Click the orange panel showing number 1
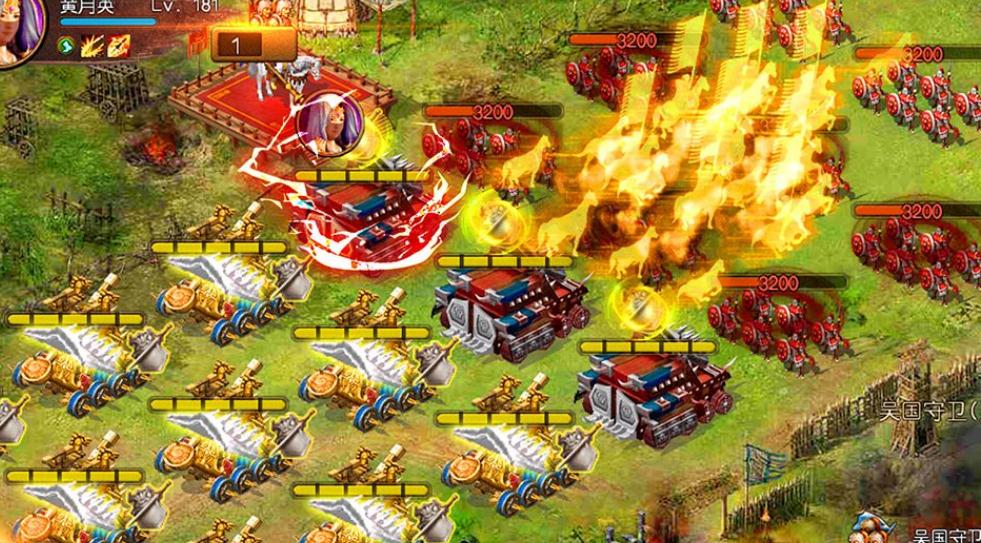This screenshot has width=981, height=543. point(252,45)
